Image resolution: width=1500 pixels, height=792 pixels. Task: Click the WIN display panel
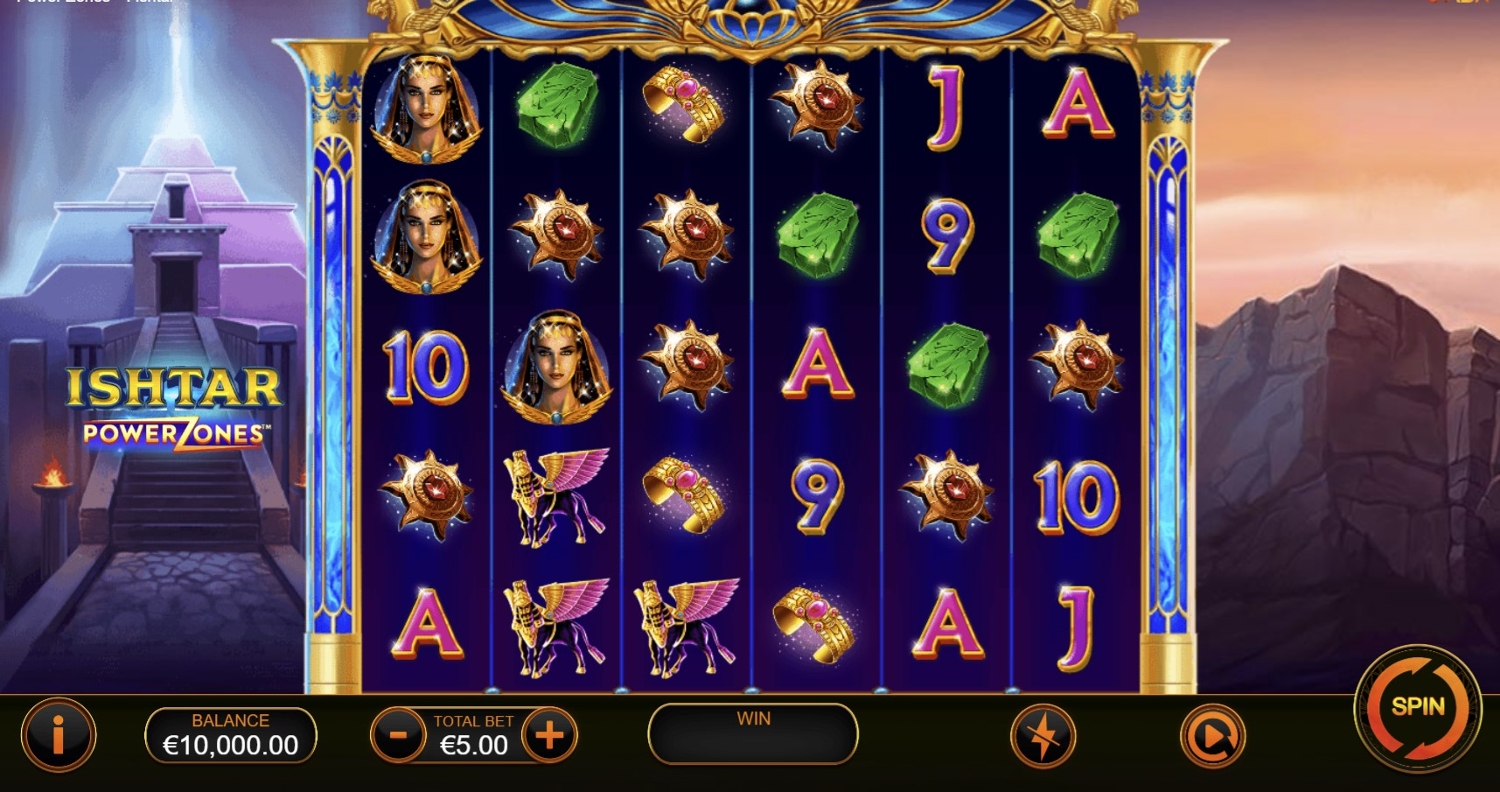[x=752, y=734]
